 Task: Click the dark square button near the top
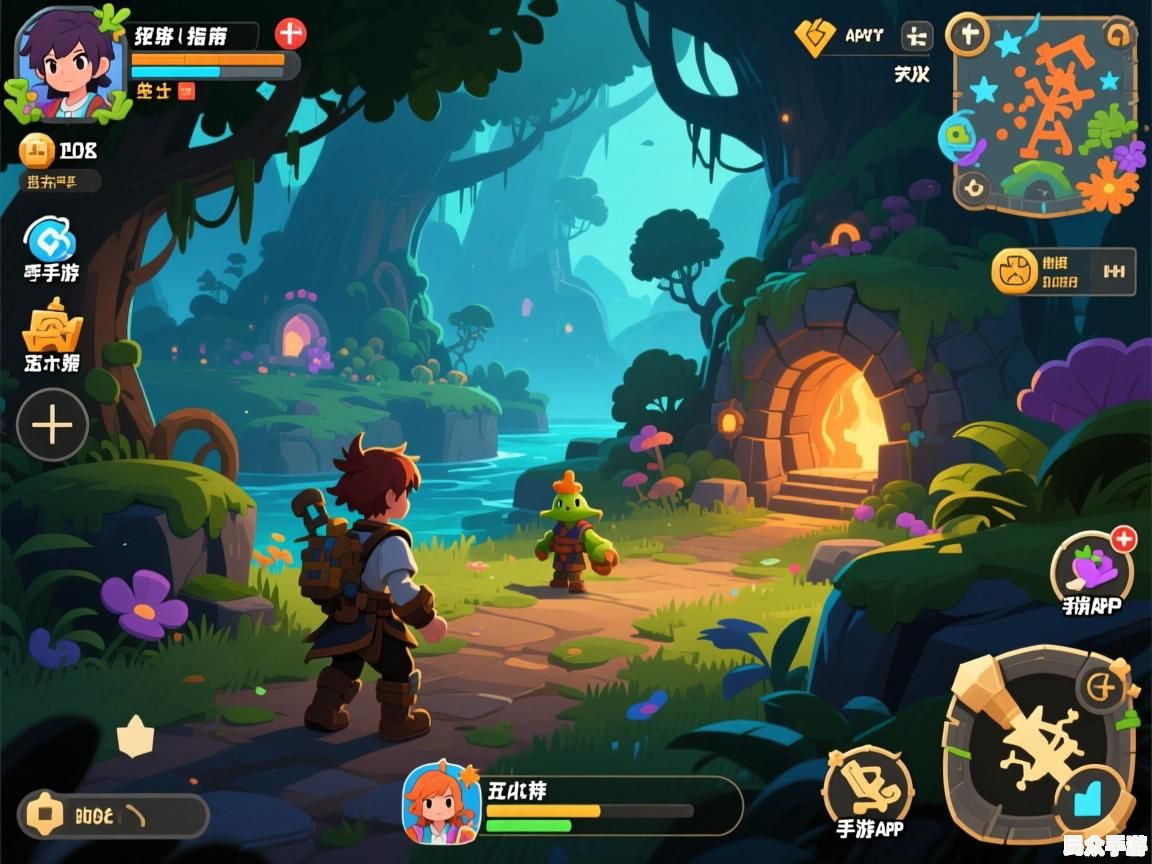[x=915, y=37]
